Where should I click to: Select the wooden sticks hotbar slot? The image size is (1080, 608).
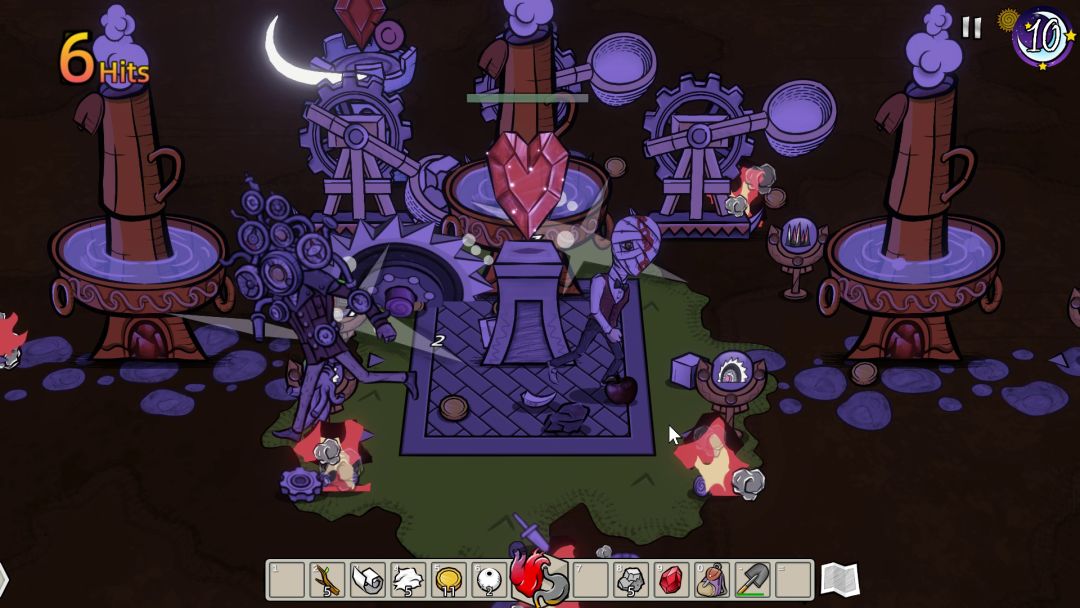[327, 579]
